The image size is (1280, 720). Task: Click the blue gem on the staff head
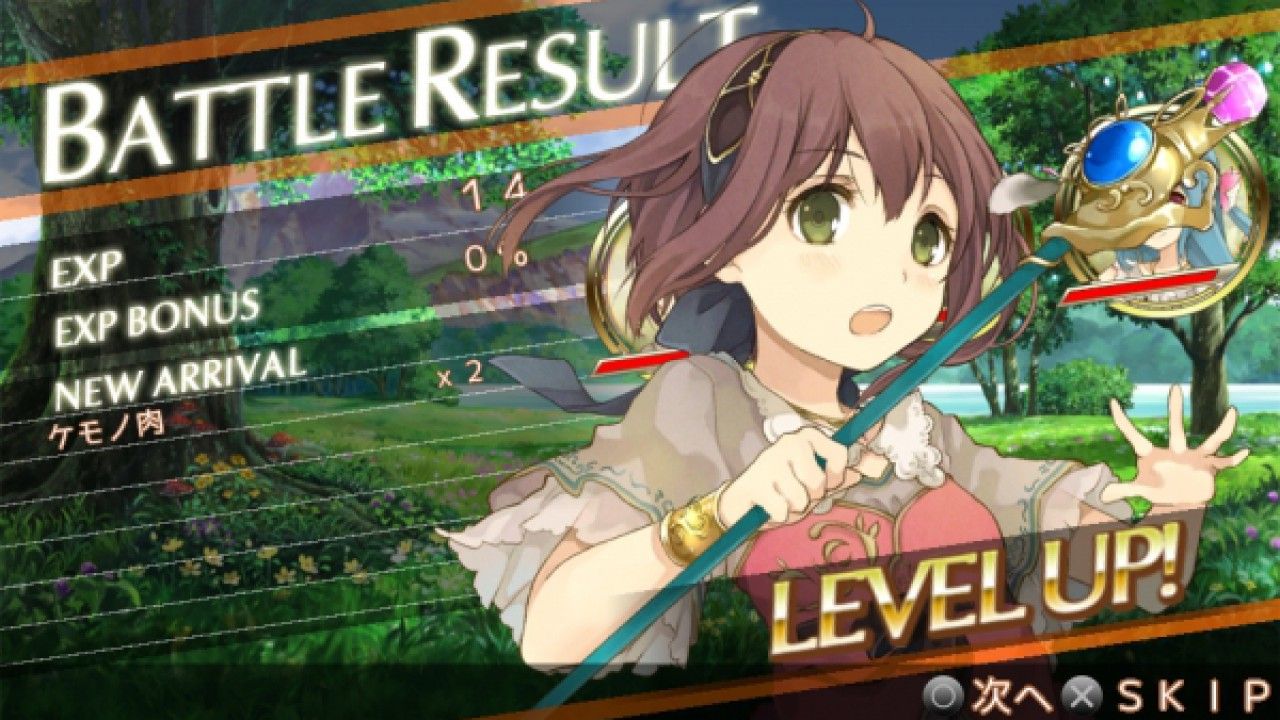pos(1113,150)
